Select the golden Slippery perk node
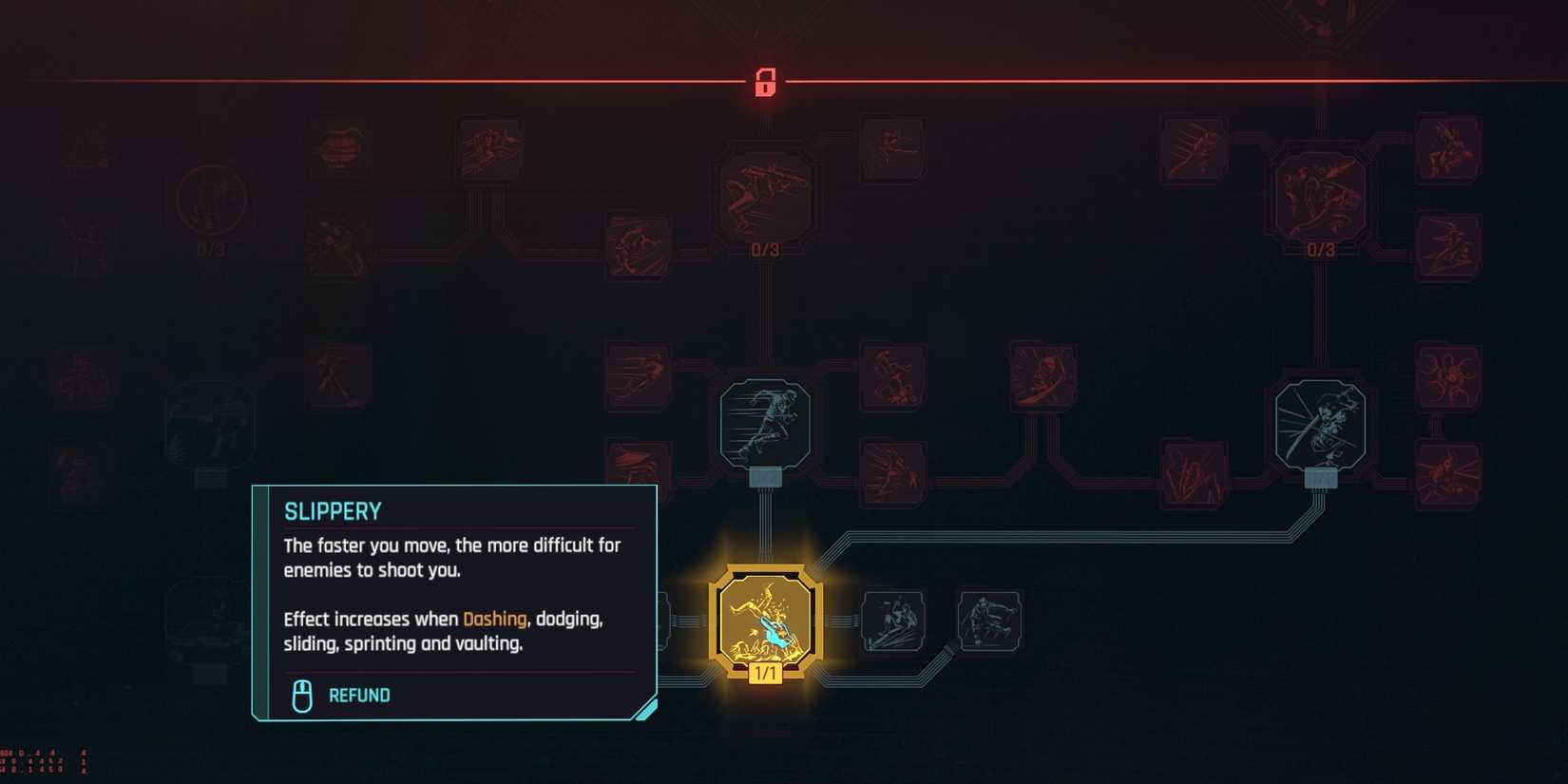 (x=765, y=618)
